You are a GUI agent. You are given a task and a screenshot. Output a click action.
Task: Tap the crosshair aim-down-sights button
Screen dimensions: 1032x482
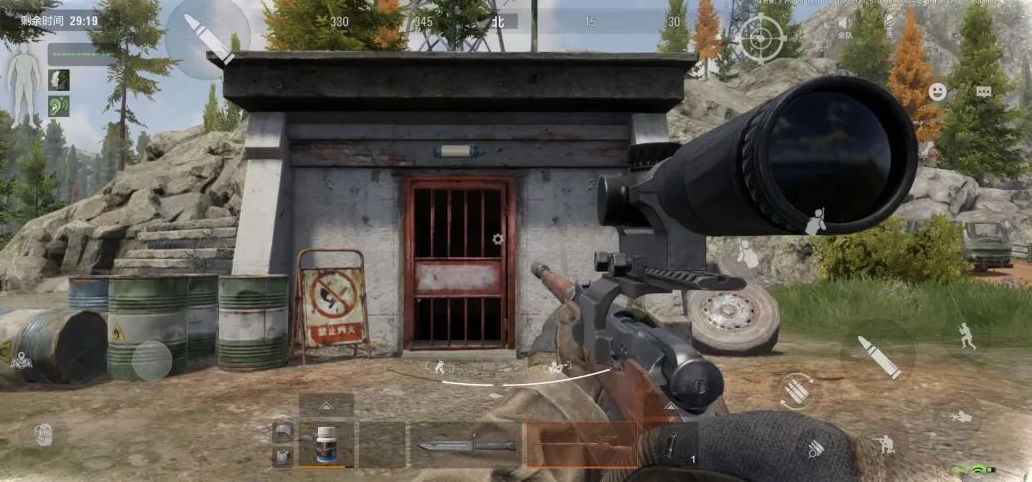tap(761, 39)
